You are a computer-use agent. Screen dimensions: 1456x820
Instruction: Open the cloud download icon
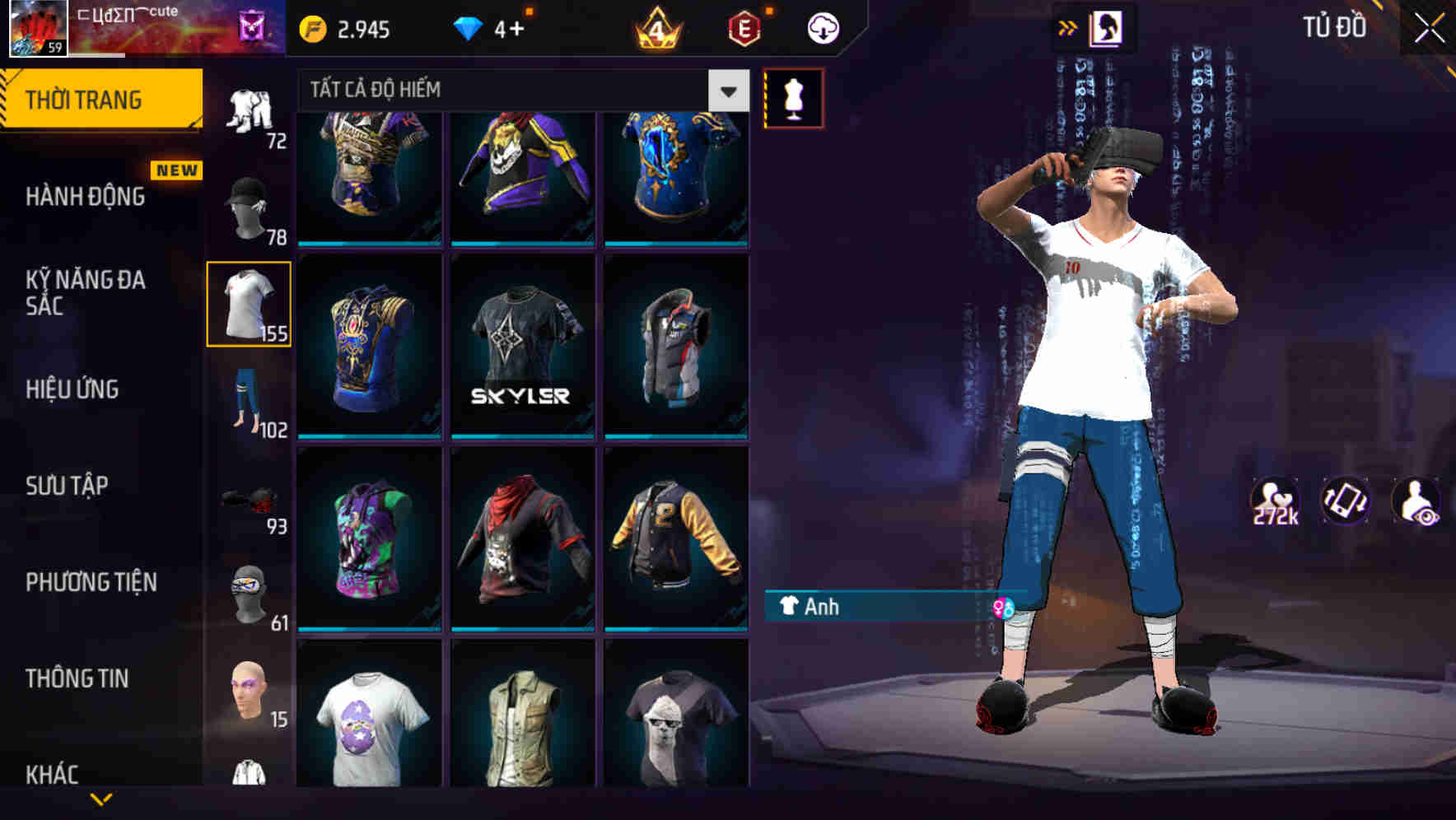tap(823, 27)
